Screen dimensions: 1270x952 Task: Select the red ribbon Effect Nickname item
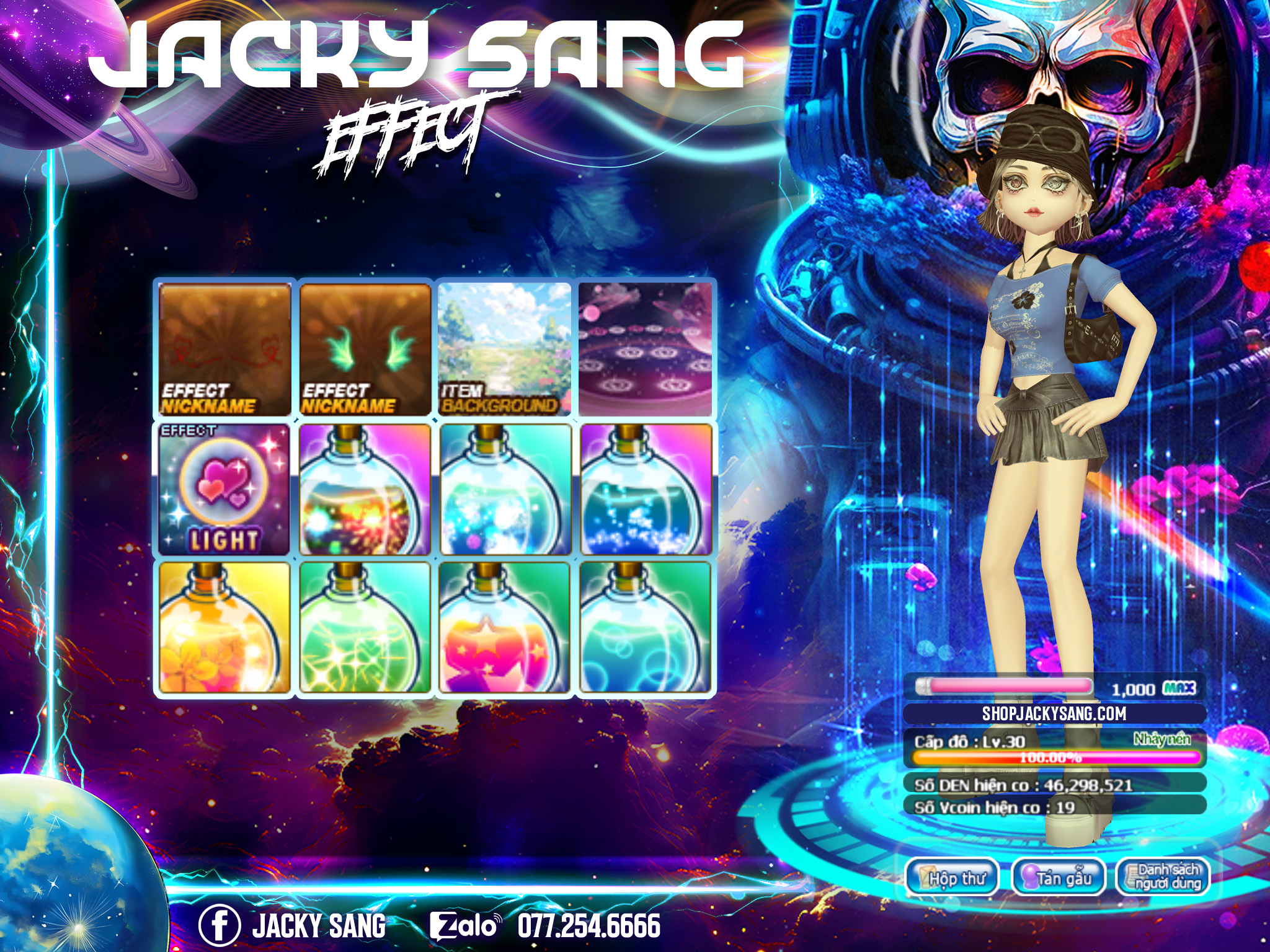point(224,350)
